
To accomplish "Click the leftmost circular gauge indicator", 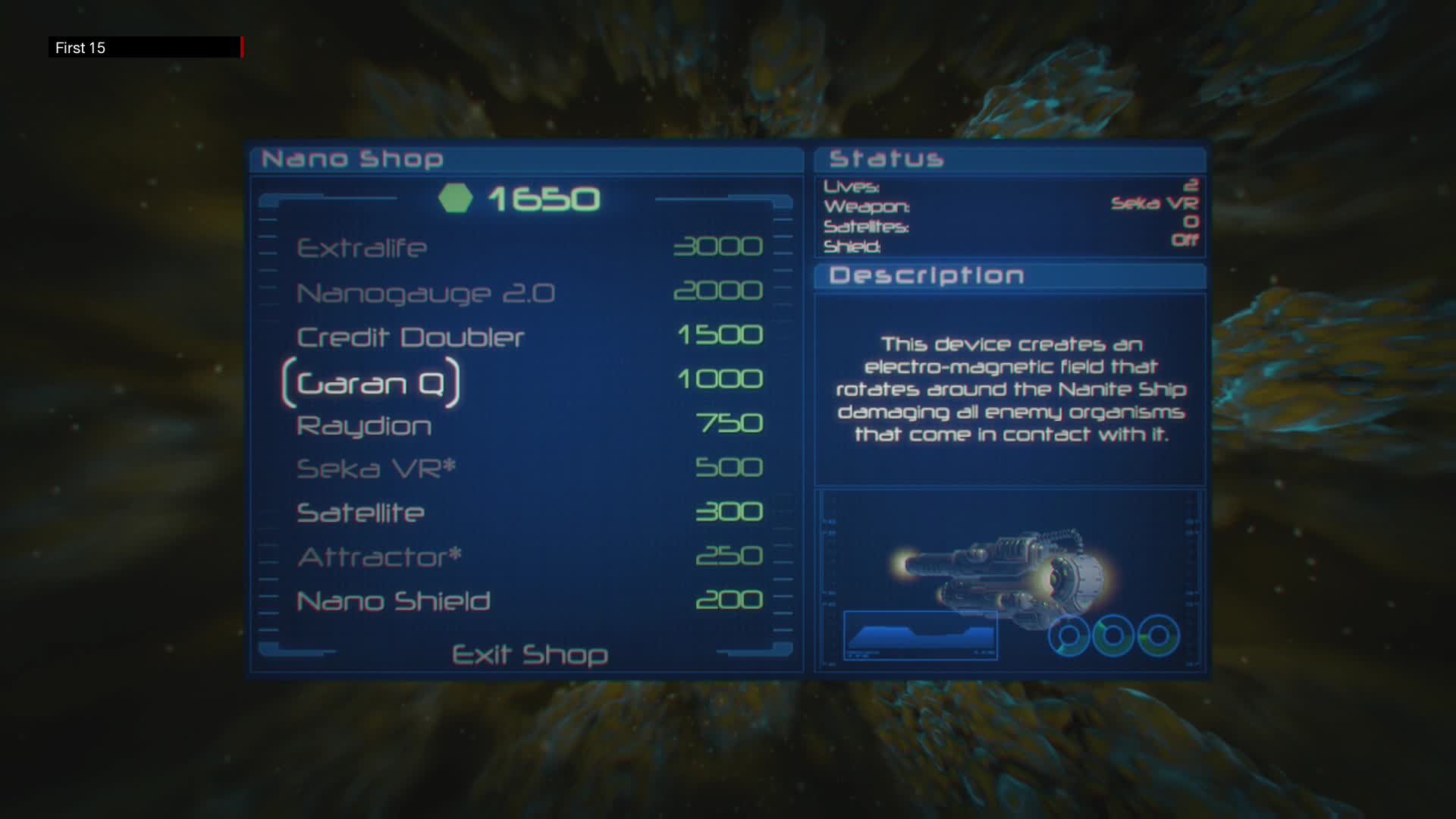I will click(1069, 637).
